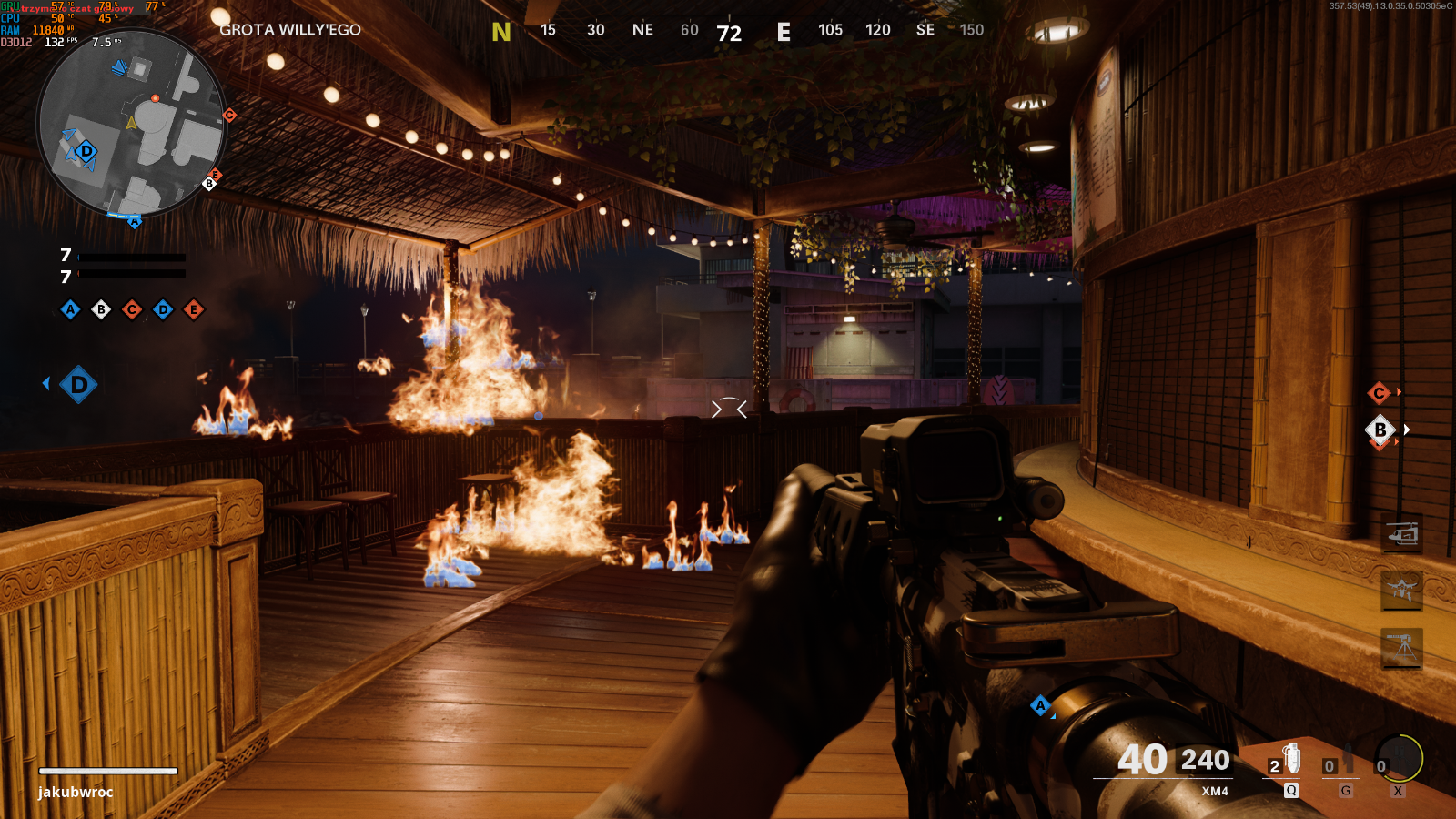Click the large blue D objective indicator
The width and height of the screenshot is (1456, 819).
[x=78, y=384]
